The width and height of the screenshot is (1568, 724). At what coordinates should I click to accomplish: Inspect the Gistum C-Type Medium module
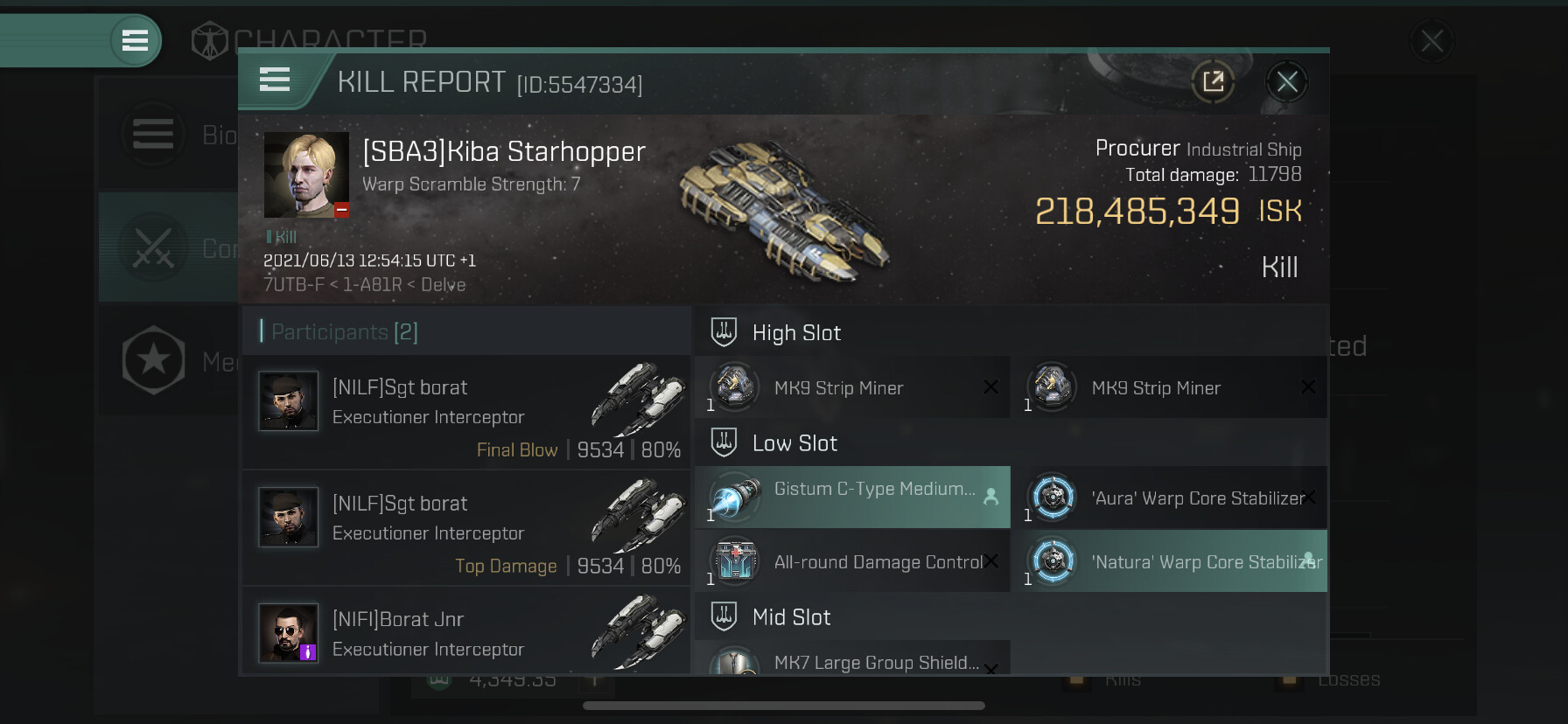(852, 498)
